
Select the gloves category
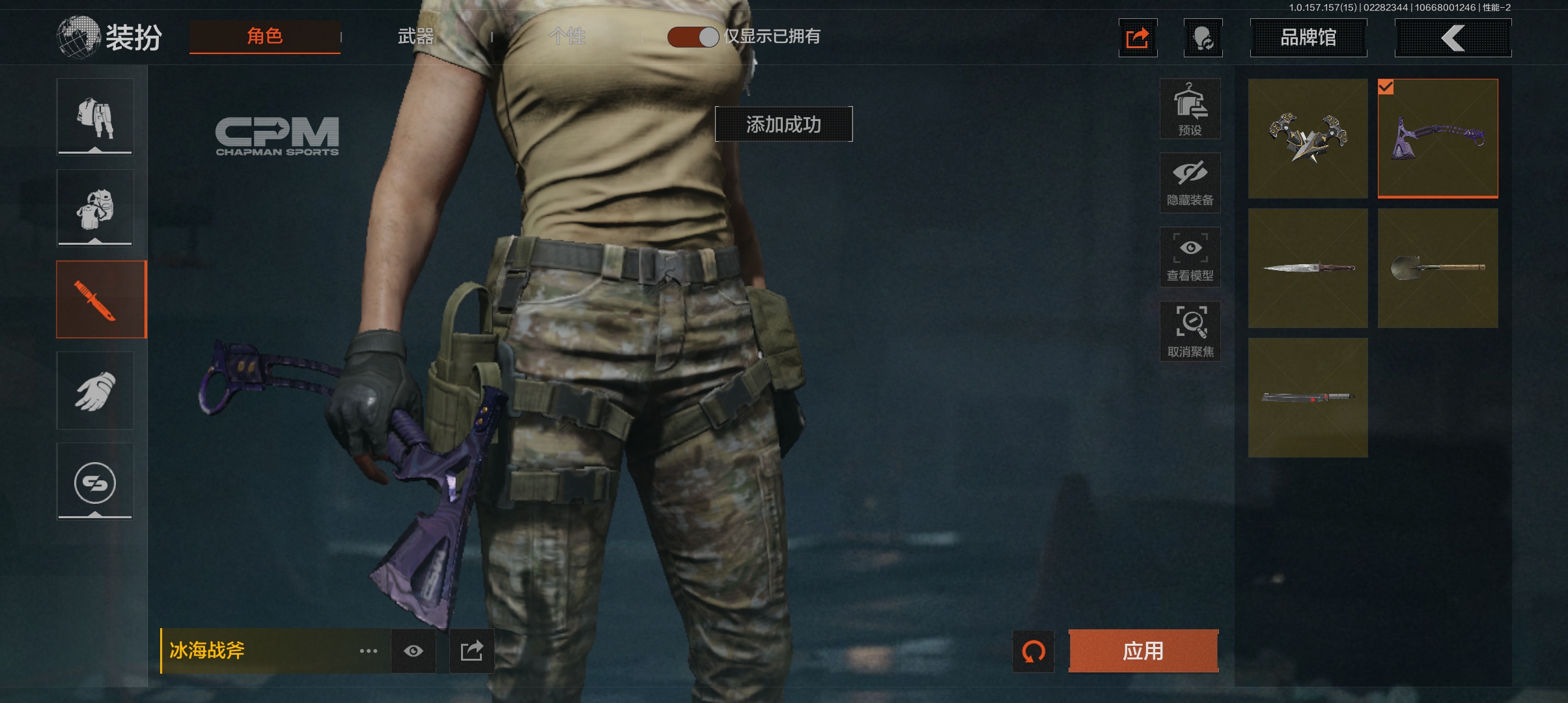[95, 391]
